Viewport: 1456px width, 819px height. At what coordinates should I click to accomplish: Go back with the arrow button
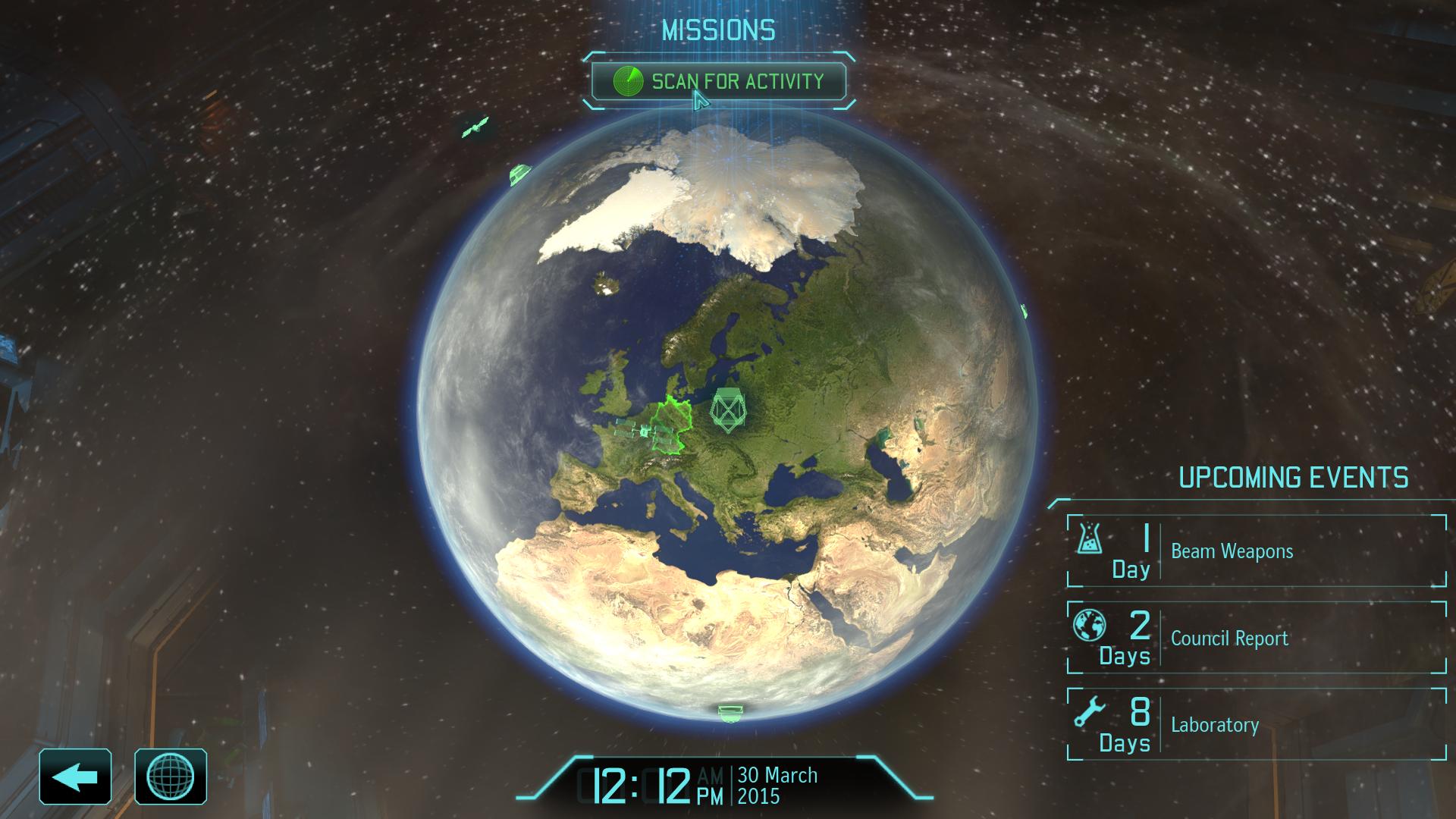76,777
